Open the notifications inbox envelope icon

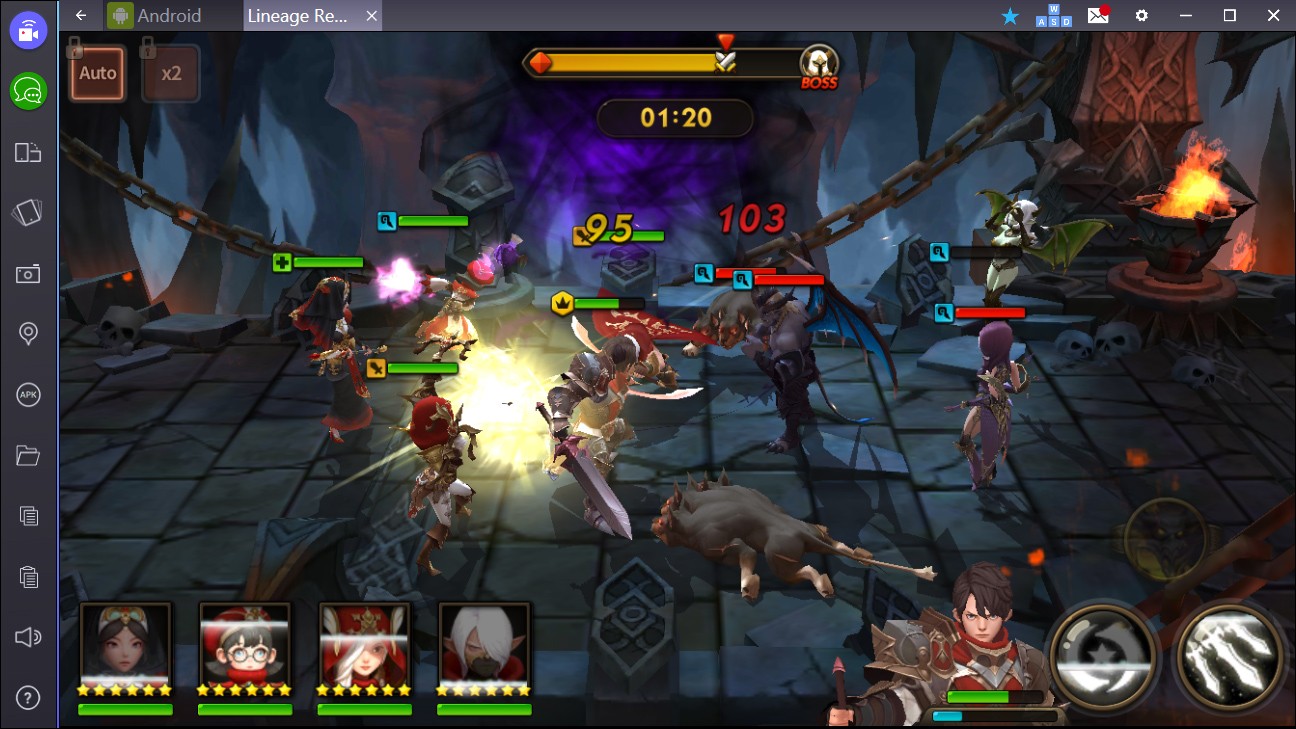[1097, 16]
